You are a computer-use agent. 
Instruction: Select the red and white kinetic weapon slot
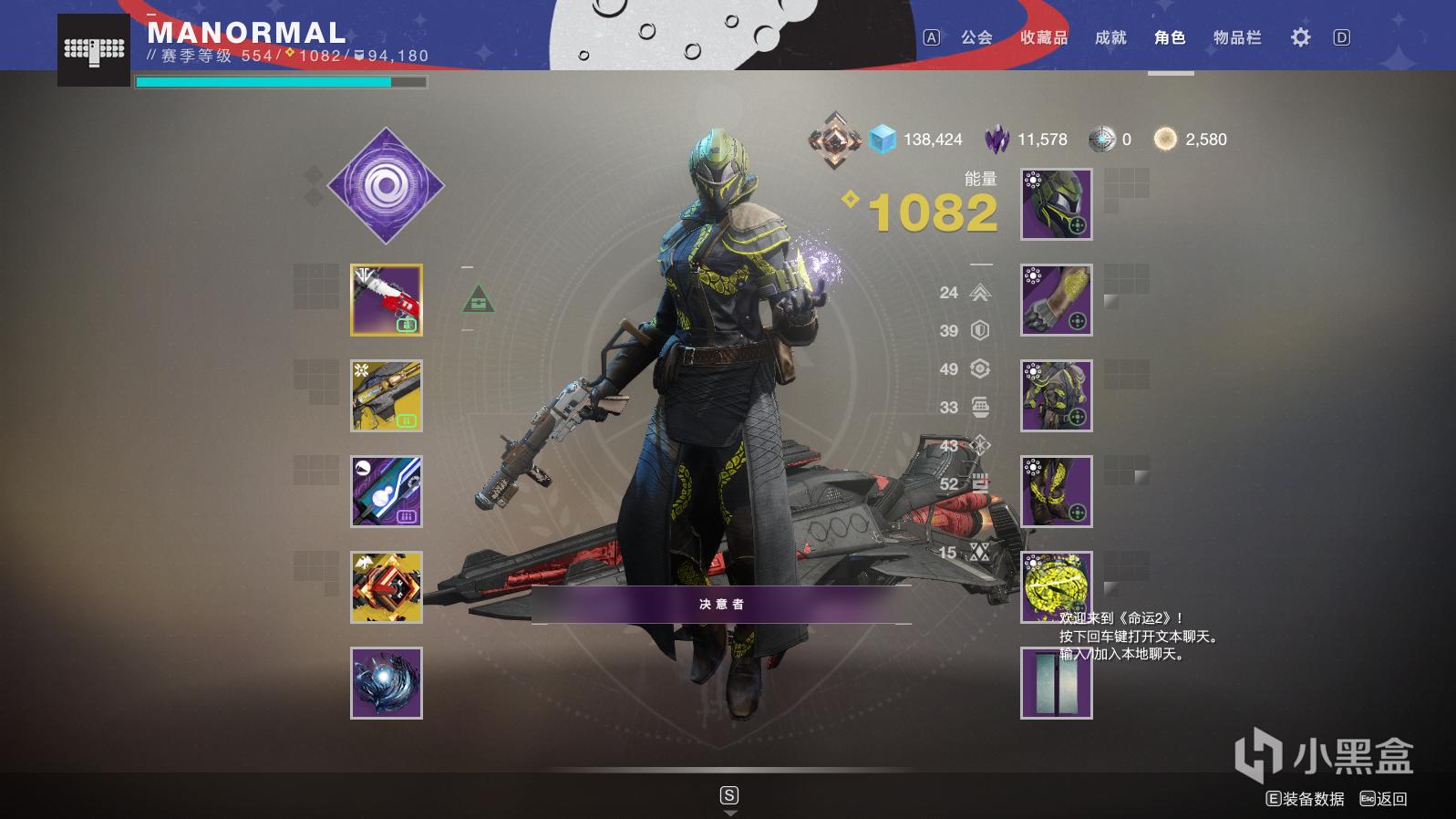[x=387, y=300]
